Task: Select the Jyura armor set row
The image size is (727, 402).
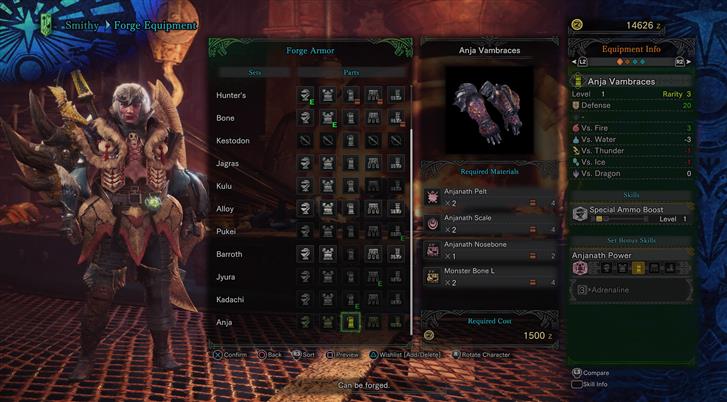Action: pyautogui.click(x=226, y=277)
